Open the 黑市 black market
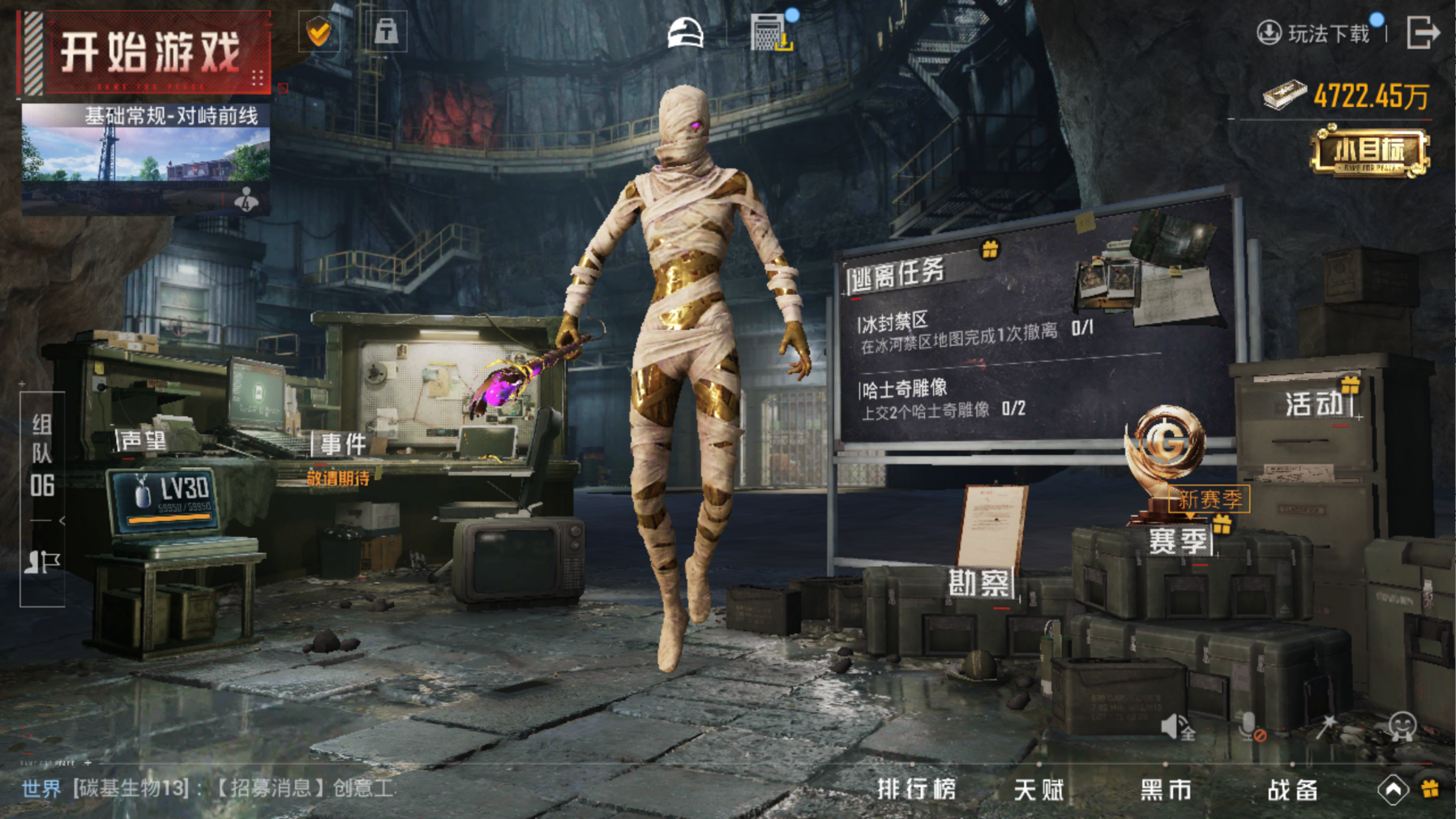This screenshot has width=1456, height=819. (1166, 789)
